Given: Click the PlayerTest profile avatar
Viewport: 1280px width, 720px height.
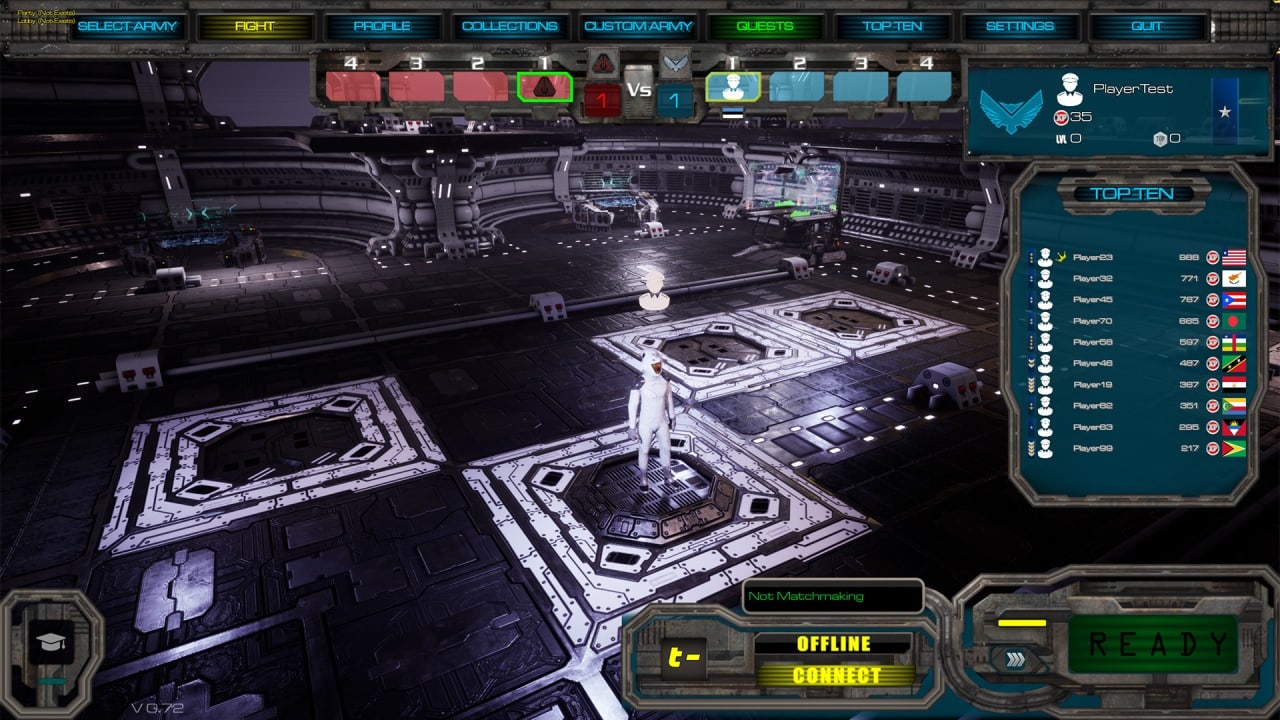Looking at the screenshot, I should (1070, 90).
